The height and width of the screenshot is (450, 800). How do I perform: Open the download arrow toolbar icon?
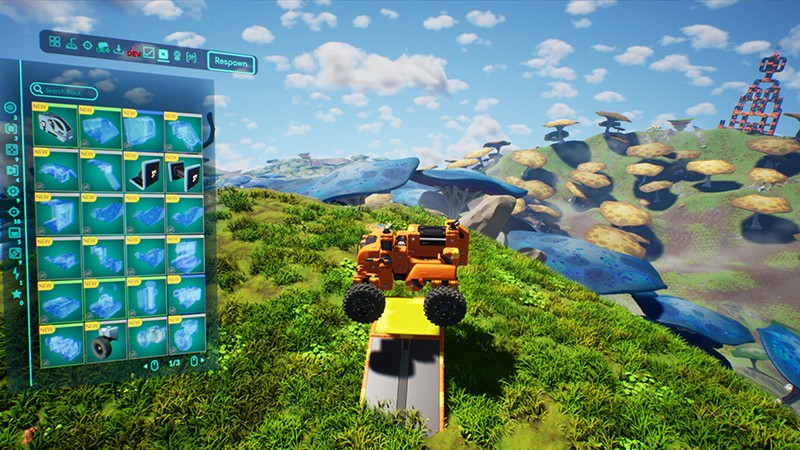point(119,49)
